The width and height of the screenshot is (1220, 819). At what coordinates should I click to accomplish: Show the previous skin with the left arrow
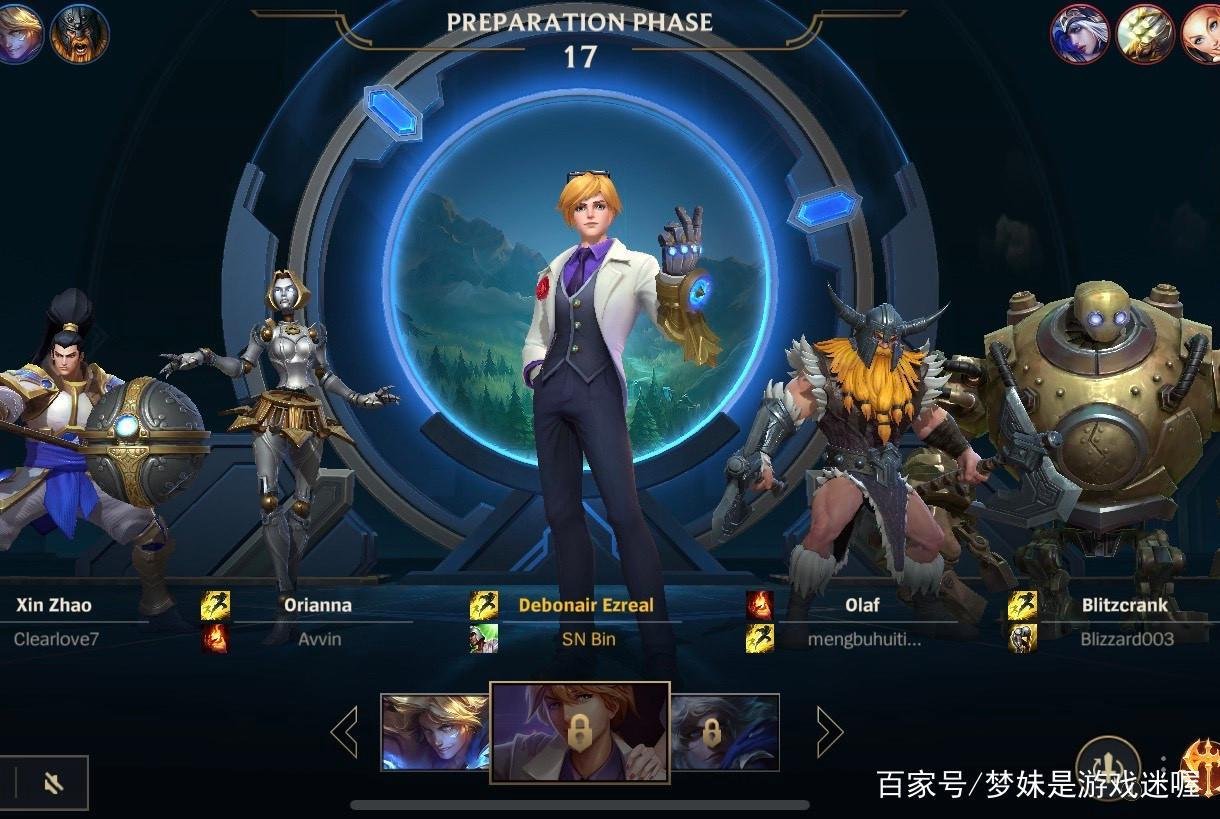coord(345,733)
